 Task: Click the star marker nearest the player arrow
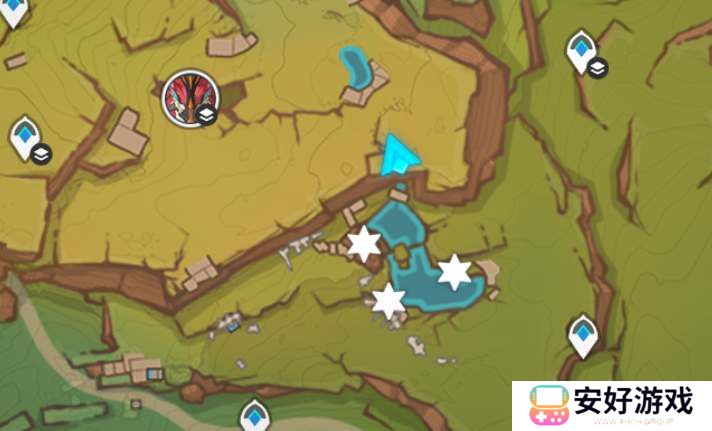363,242
